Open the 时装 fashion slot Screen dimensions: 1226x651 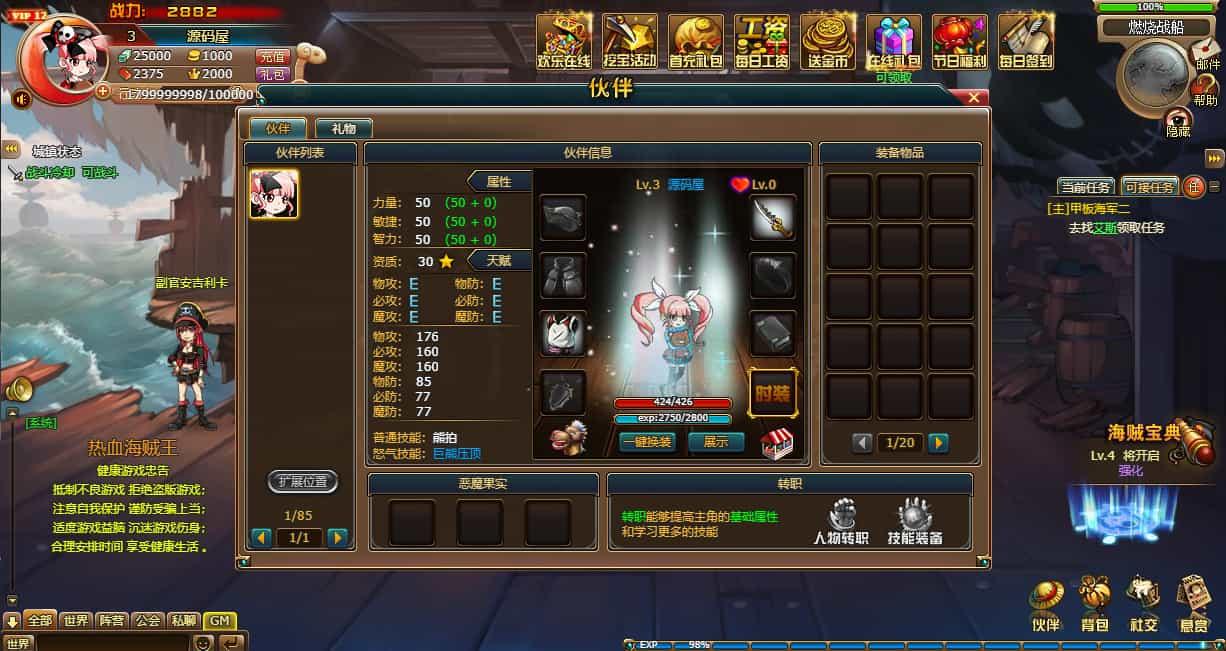coord(772,392)
